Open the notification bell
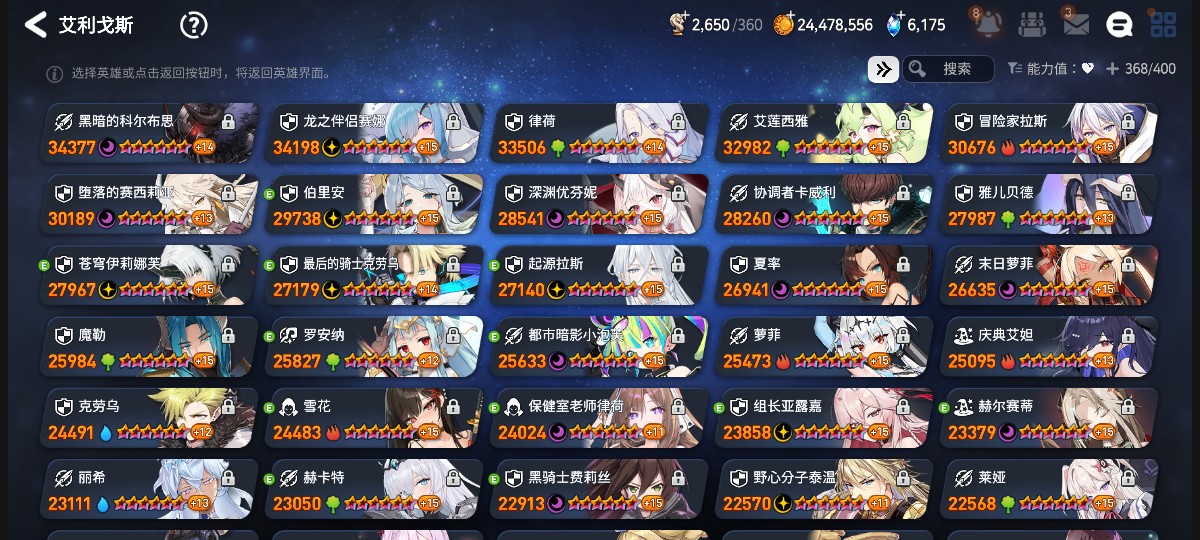1200x540 pixels. coord(985,24)
